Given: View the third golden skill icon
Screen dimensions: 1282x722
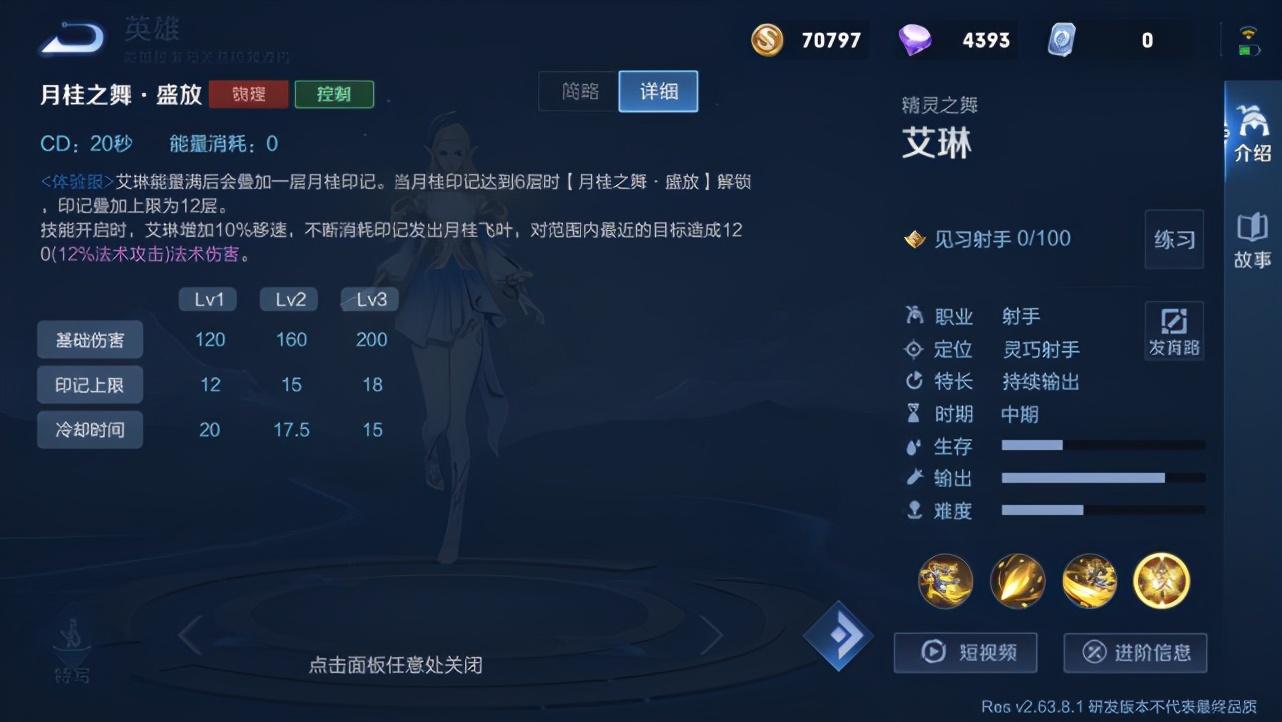Looking at the screenshot, I should point(1088,581).
